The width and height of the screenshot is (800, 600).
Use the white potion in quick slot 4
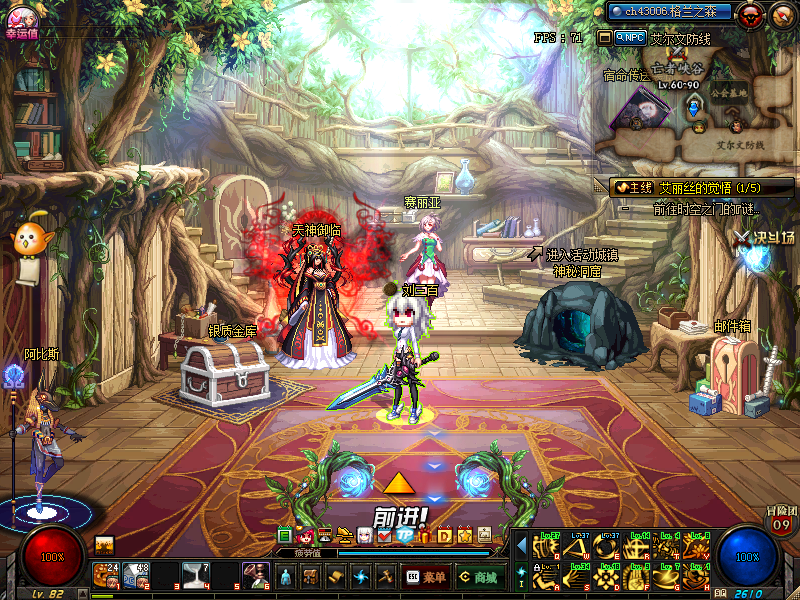click(195, 575)
